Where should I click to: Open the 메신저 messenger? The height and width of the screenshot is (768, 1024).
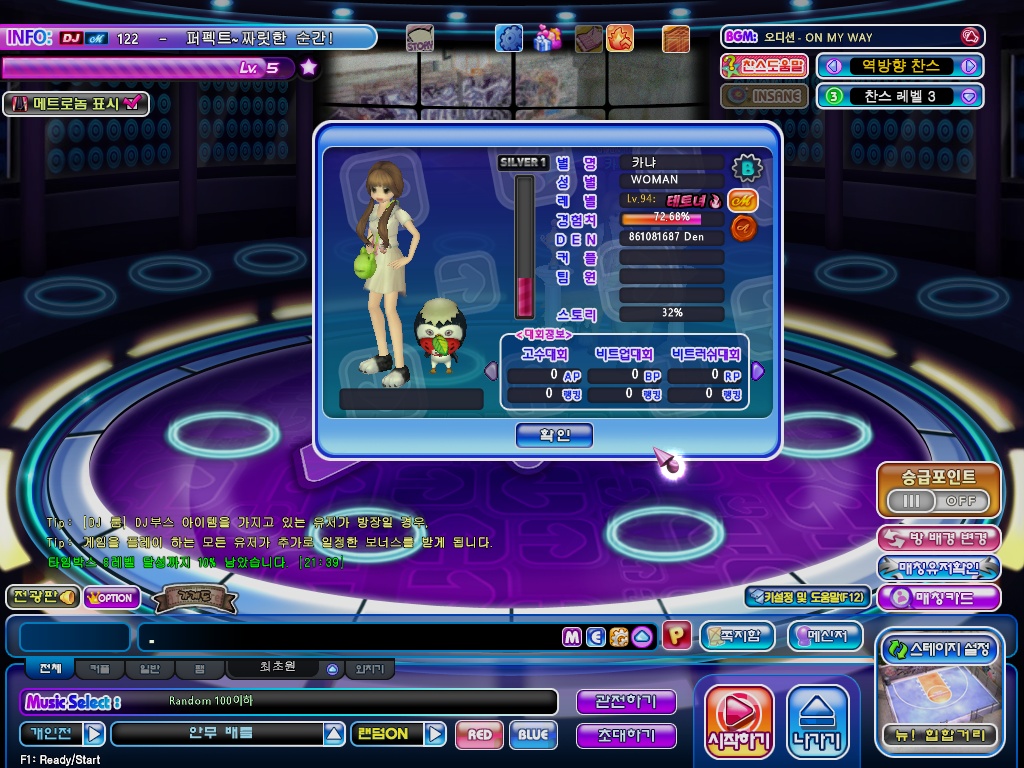pyautogui.click(x=825, y=636)
